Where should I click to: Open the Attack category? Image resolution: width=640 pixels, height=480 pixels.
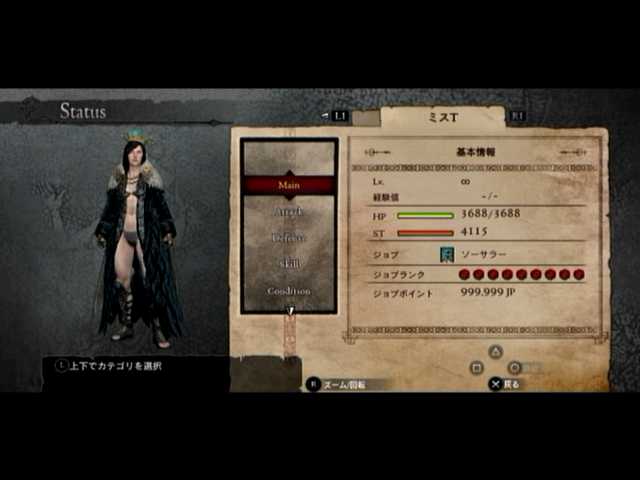pyautogui.click(x=289, y=212)
